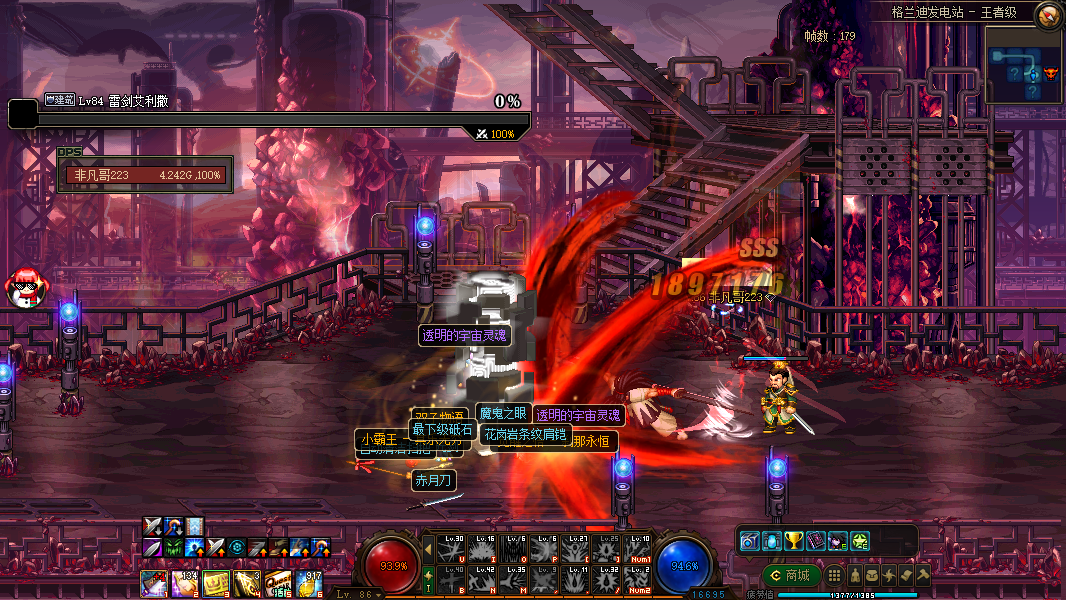This screenshot has height=600, width=1066.
Task: Click the 非凡哥223 DPS meter row
Action: [x=146, y=175]
